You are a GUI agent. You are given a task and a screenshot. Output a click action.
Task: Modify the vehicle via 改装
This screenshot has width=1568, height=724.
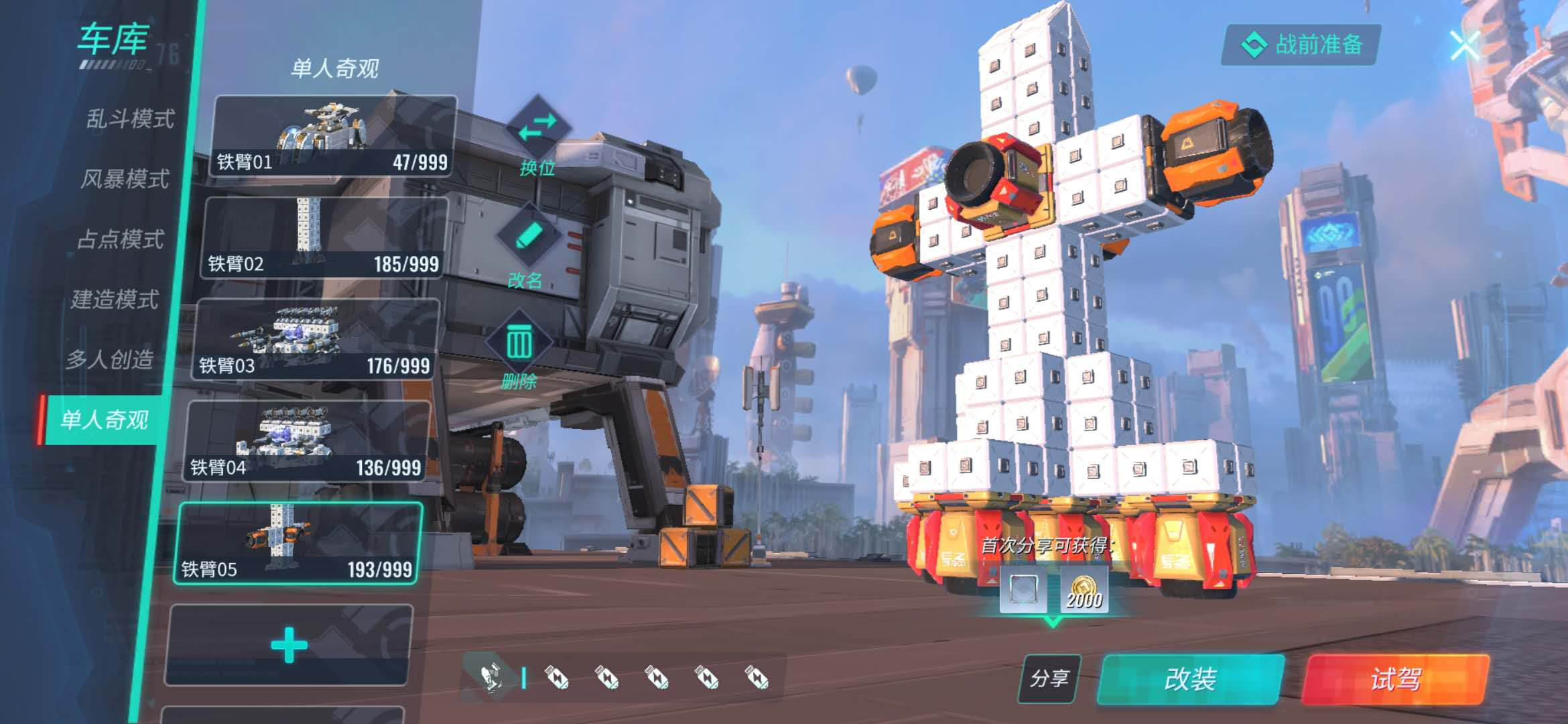tap(1191, 679)
